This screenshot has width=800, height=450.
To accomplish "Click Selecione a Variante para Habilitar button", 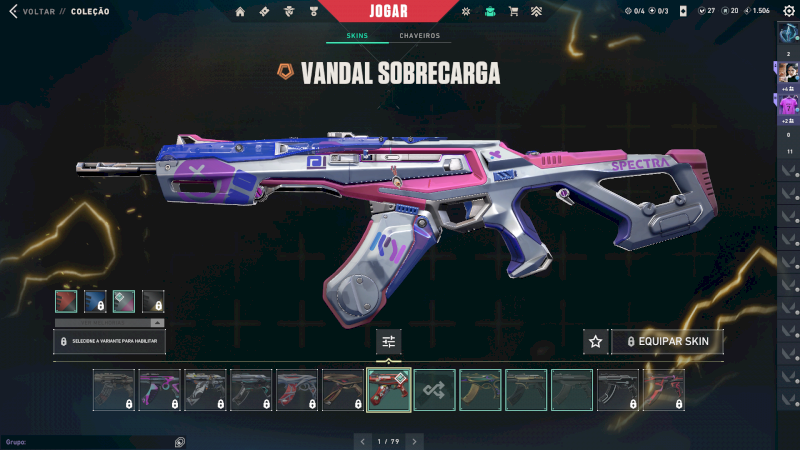I will click(110, 342).
